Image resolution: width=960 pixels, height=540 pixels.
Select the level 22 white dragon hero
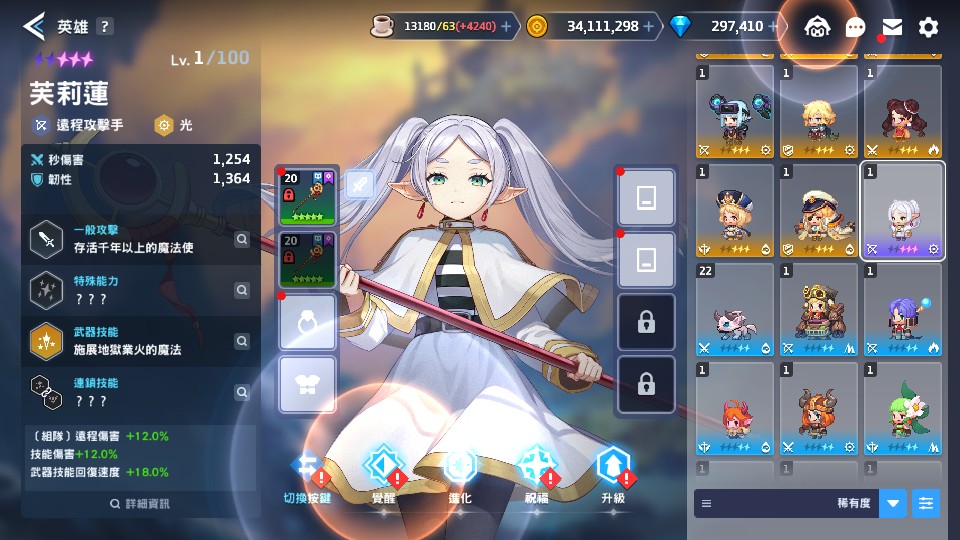(735, 309)
